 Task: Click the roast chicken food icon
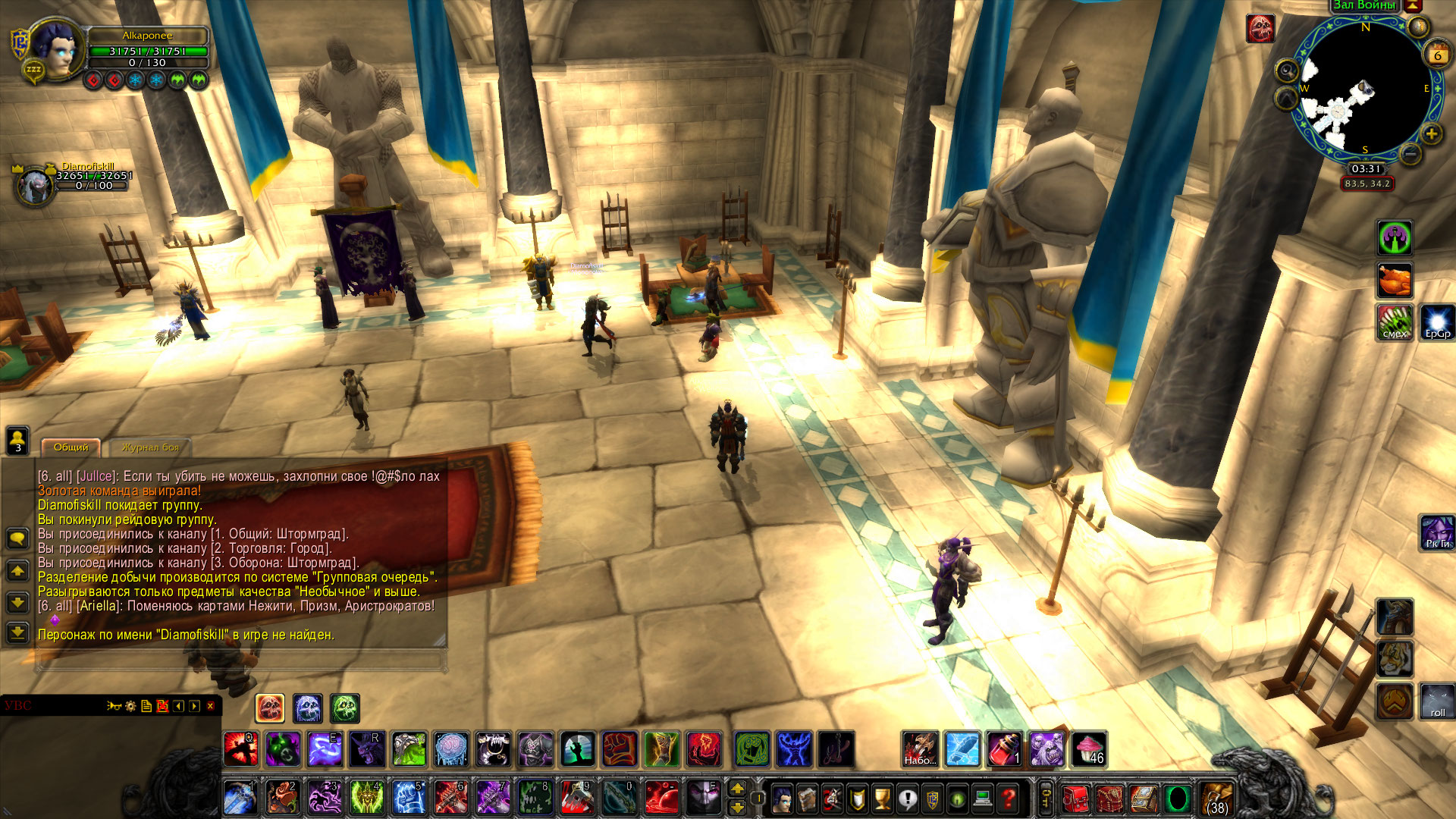(x=1395, y=281)
